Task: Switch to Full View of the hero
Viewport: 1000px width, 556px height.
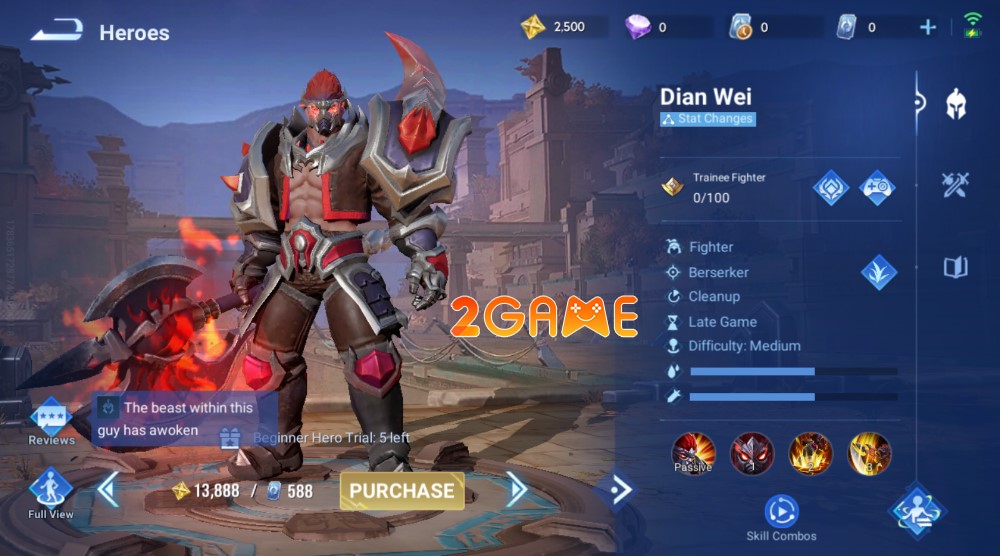Action: [50, 493]
